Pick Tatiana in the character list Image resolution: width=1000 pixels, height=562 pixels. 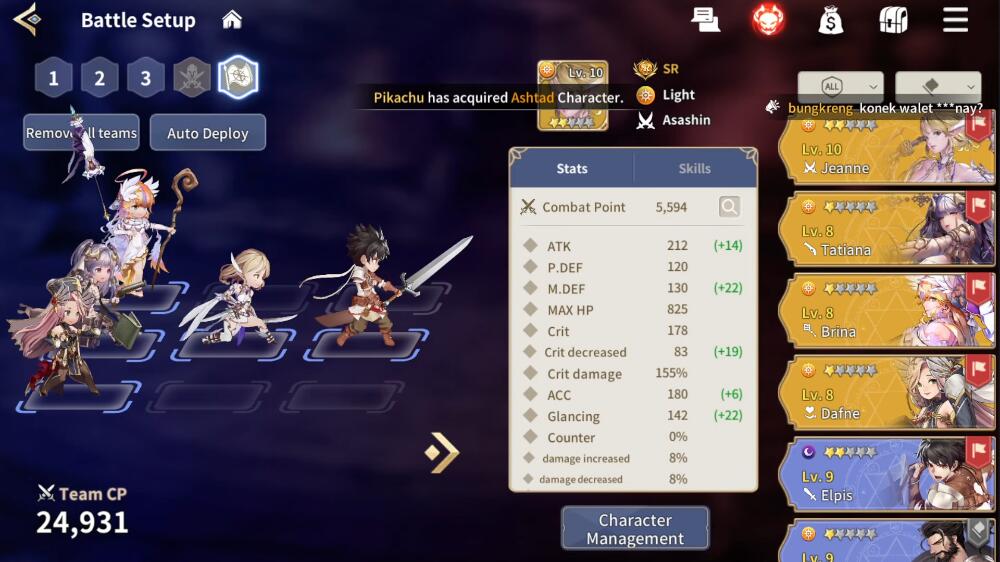pos(886,229)
